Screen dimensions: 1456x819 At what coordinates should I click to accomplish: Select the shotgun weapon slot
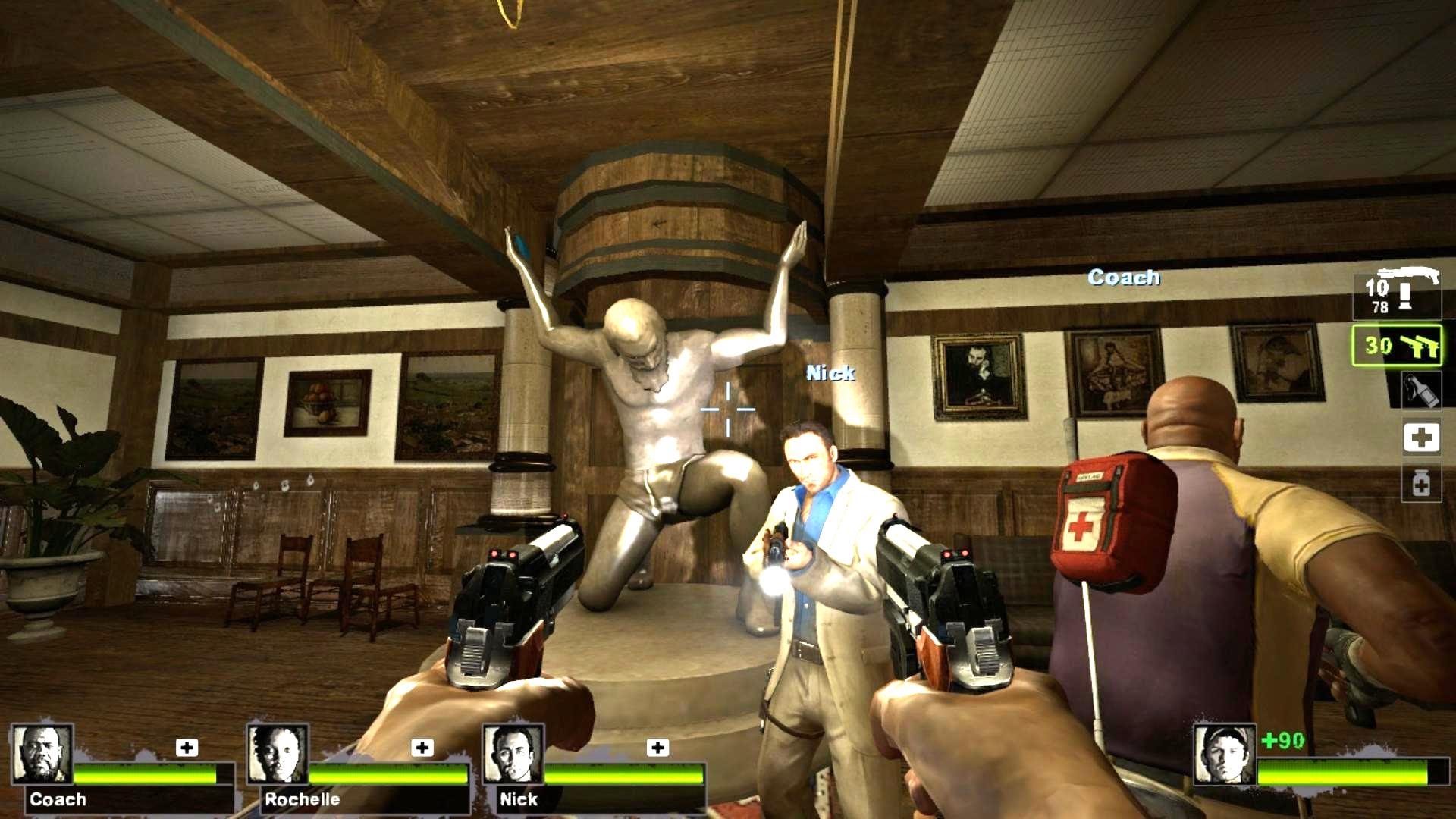[1398, 293]
